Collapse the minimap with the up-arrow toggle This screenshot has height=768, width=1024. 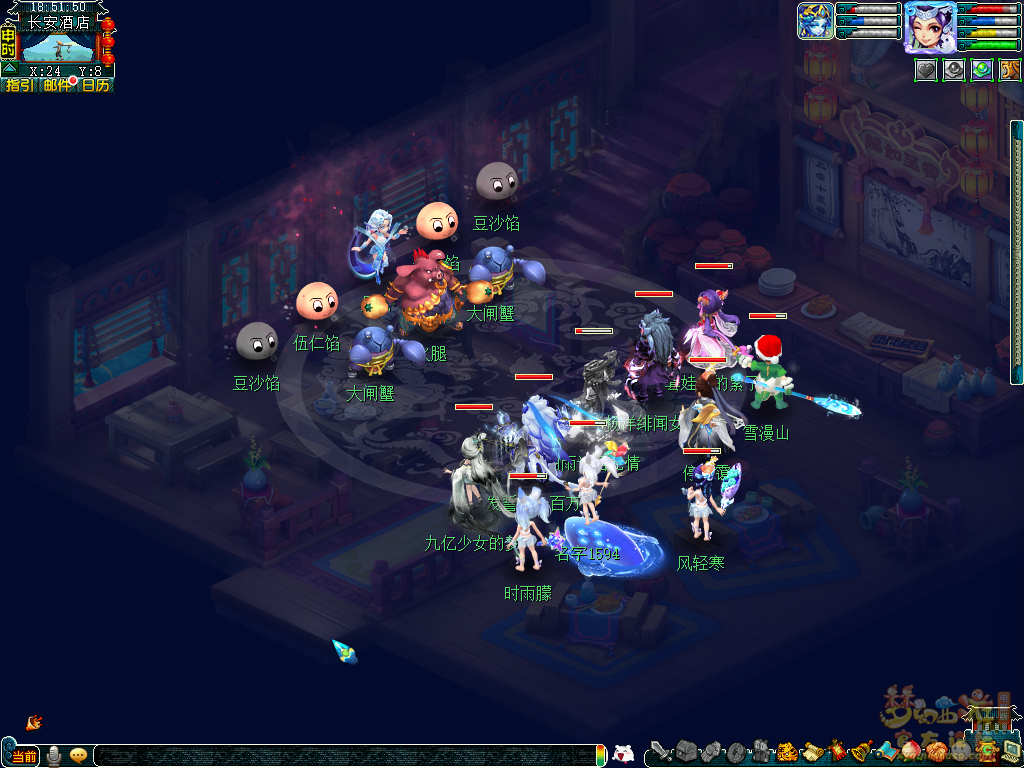[x=10, y=70]
